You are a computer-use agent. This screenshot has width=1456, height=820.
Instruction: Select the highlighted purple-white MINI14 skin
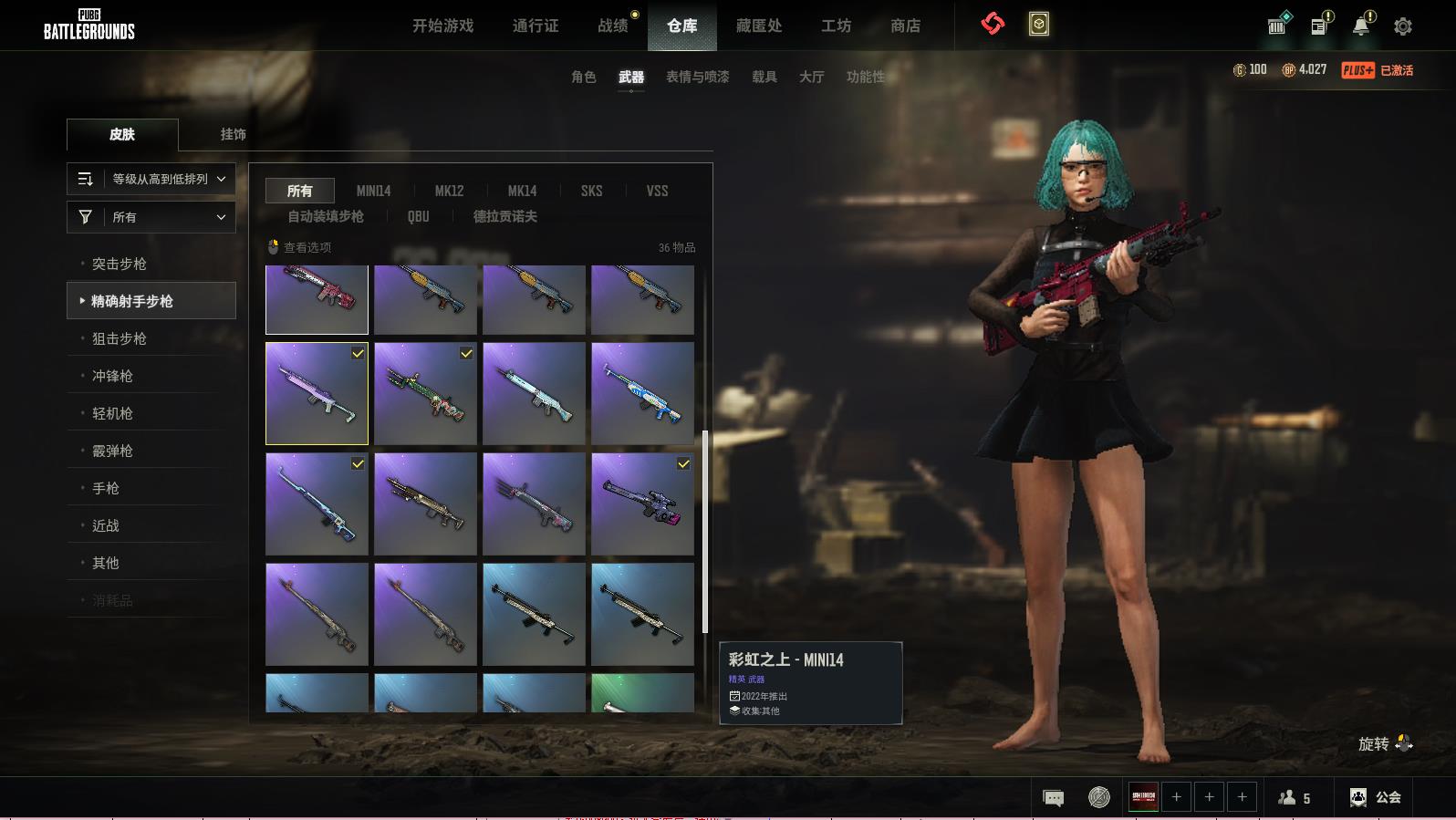[317, 393]
